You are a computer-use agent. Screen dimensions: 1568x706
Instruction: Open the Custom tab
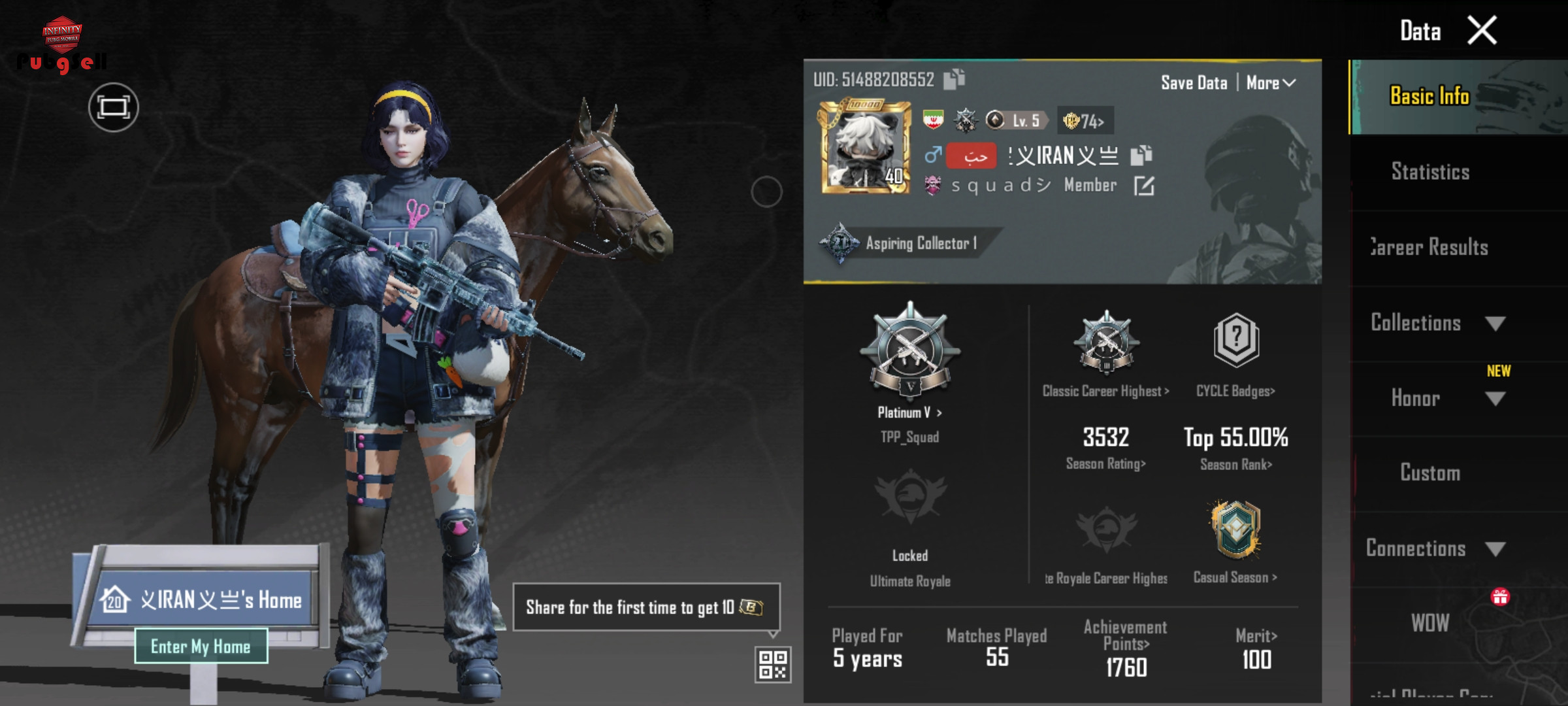pos(1430,473)
